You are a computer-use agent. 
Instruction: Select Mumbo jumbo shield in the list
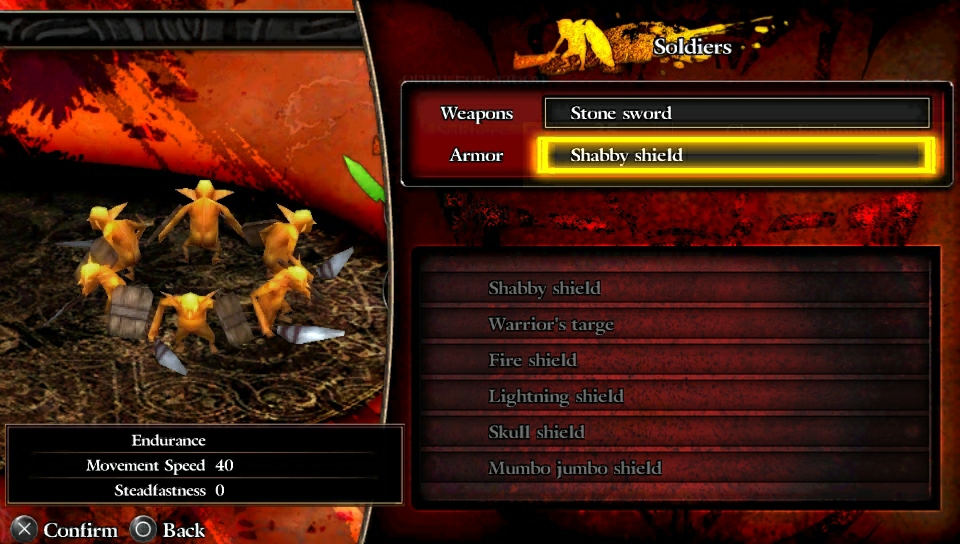click(676, 468)
